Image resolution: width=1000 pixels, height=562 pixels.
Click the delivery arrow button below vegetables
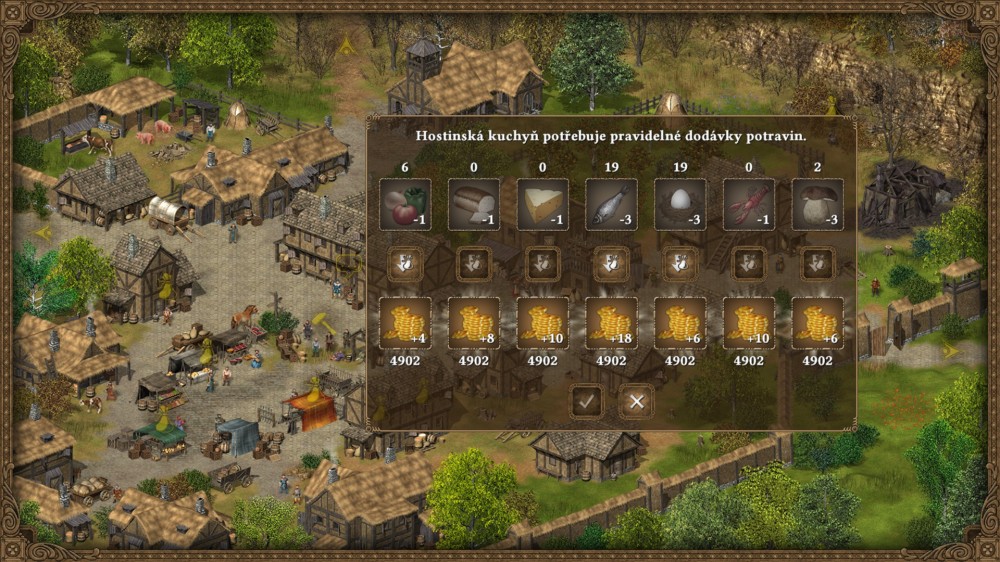coord(406,264)
